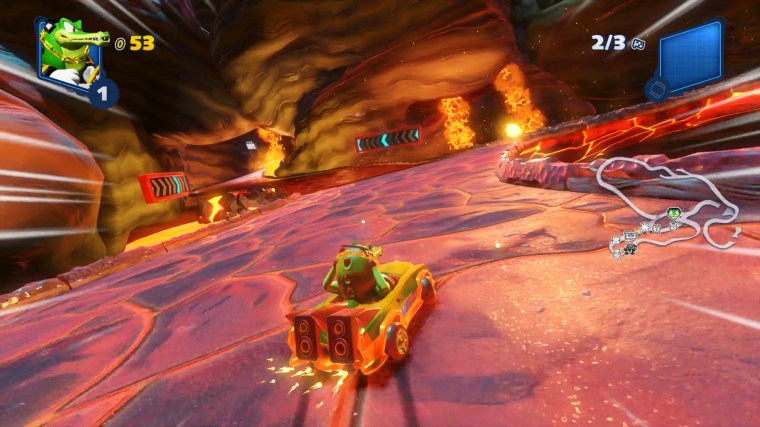Click the crocodile character portrait
The height and width of the screenshot is (427, 760).
[x=70, y=52]
